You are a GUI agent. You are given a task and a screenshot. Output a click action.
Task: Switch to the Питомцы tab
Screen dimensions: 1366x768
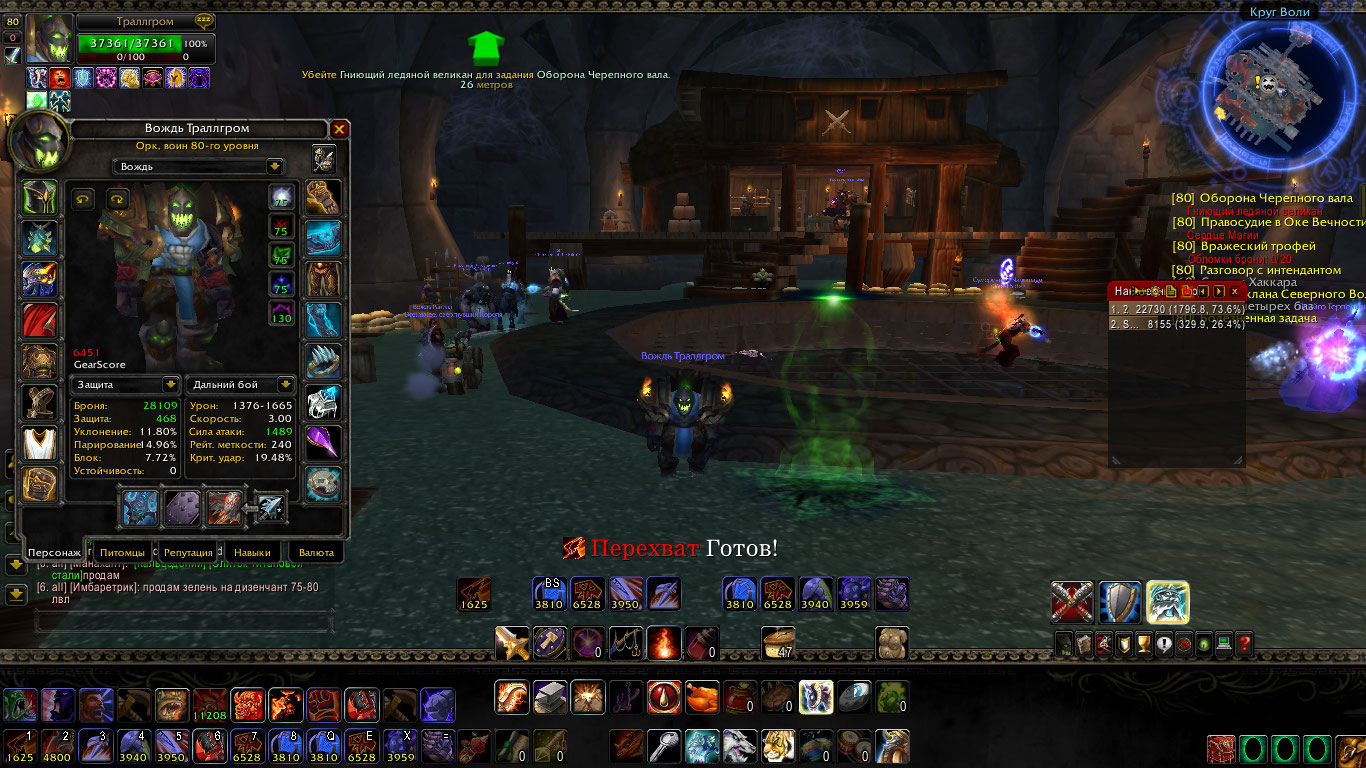pos(123,552)
